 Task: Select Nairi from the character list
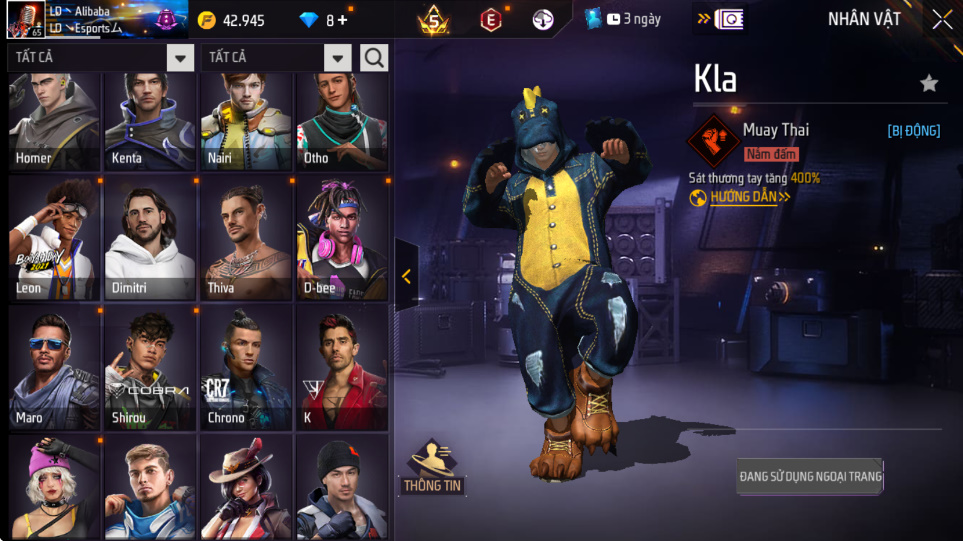pyautogui.click(x=246, y=121)
